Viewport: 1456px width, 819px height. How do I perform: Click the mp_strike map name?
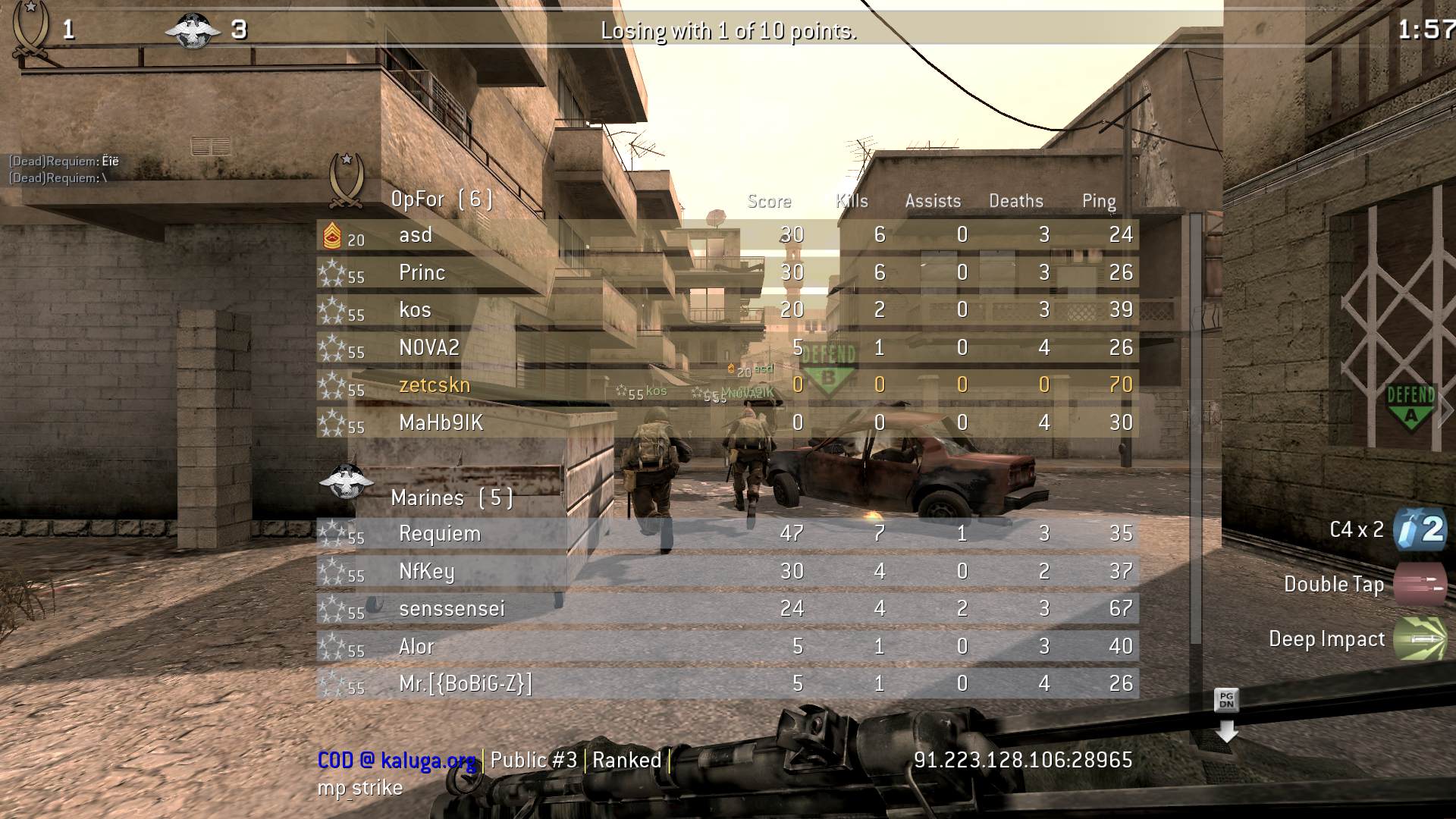(359, 788)
